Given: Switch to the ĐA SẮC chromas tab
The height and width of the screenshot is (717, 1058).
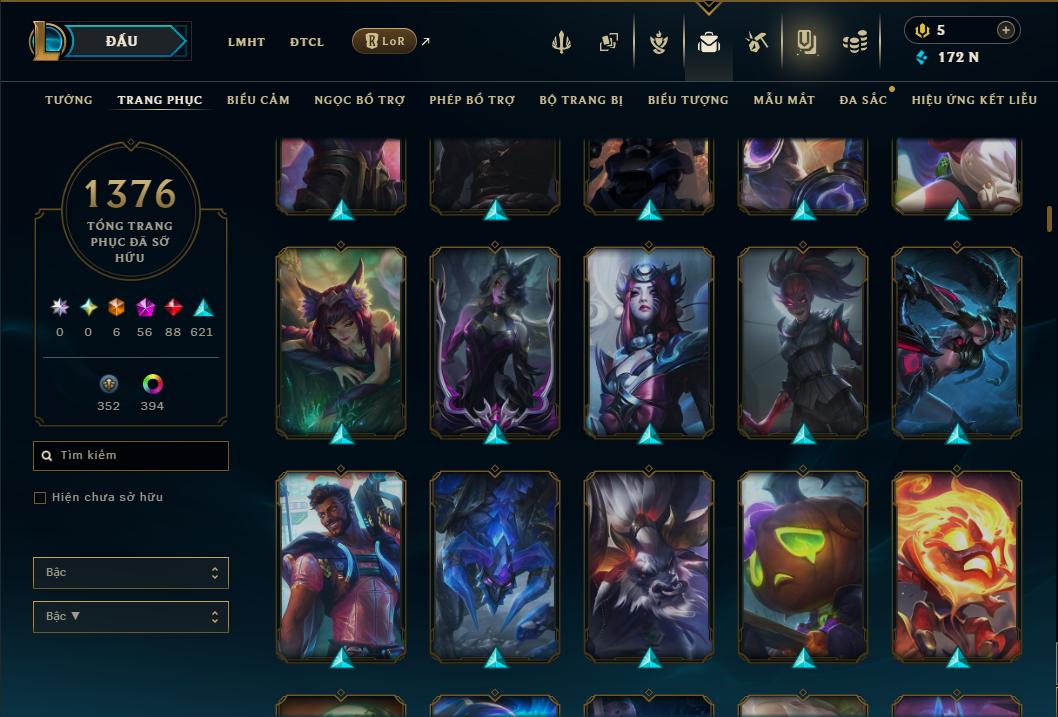Looking at the screenshot, I should pyautogui.click(x=863, y=100).
